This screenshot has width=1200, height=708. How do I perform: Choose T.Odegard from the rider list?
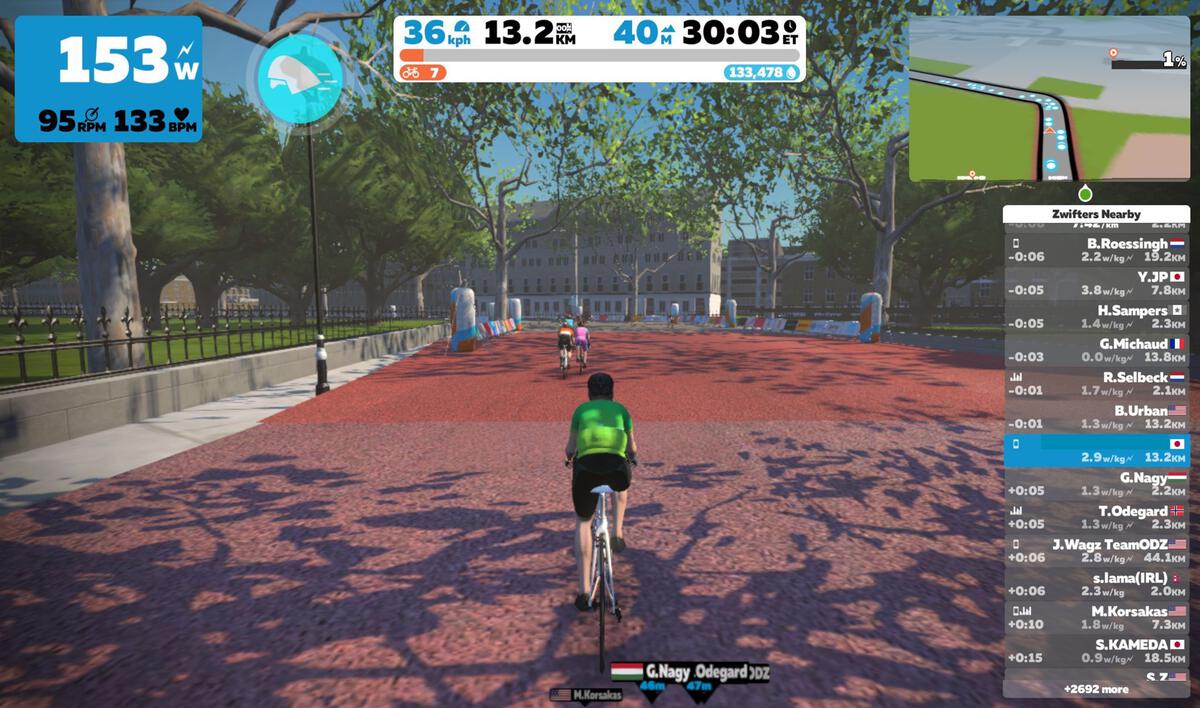pyautogui.click(x=1097, y=518)
